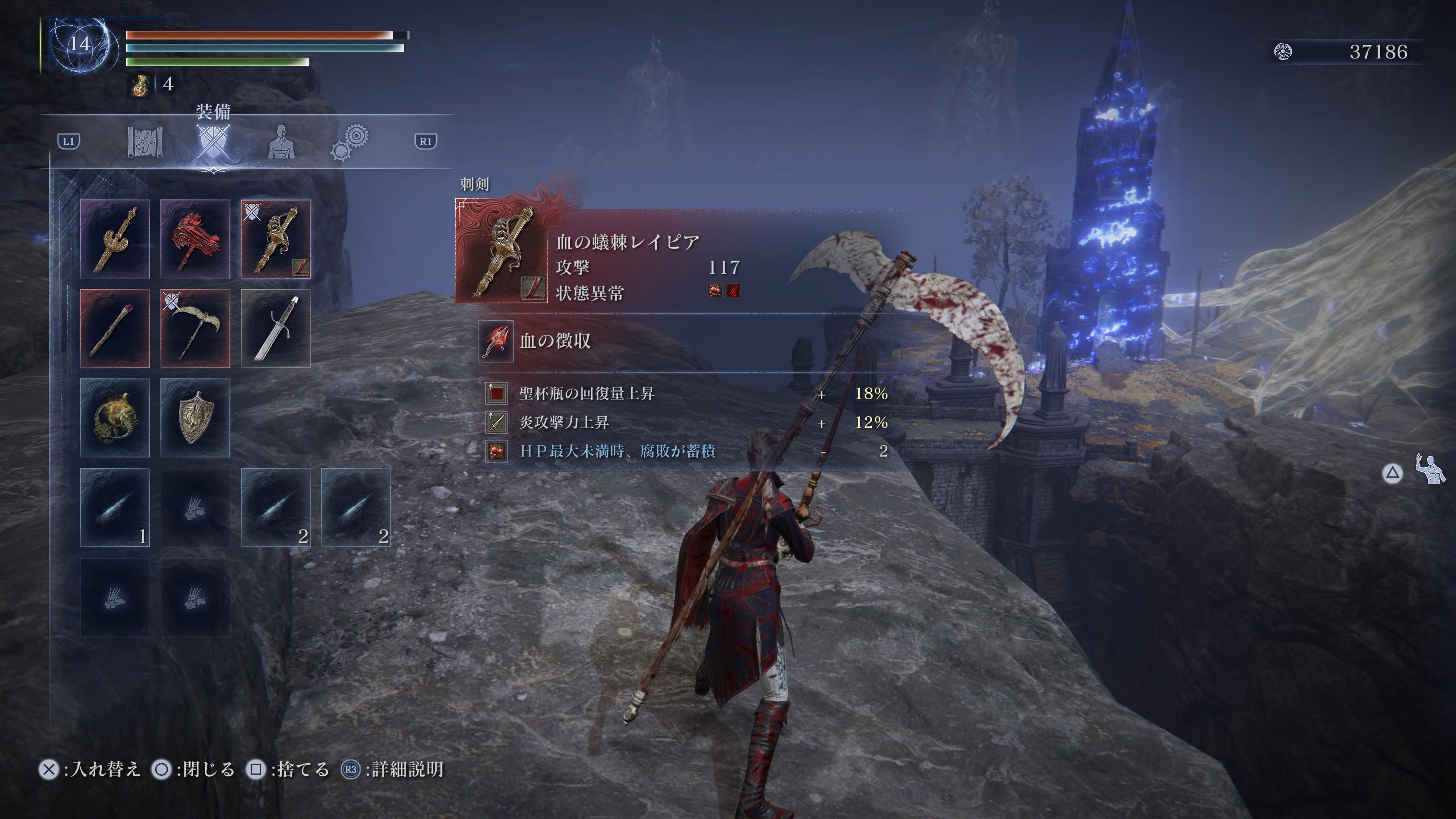Open the gesture figure icon
1456x819 pixels.
[x=1430, y=469]
